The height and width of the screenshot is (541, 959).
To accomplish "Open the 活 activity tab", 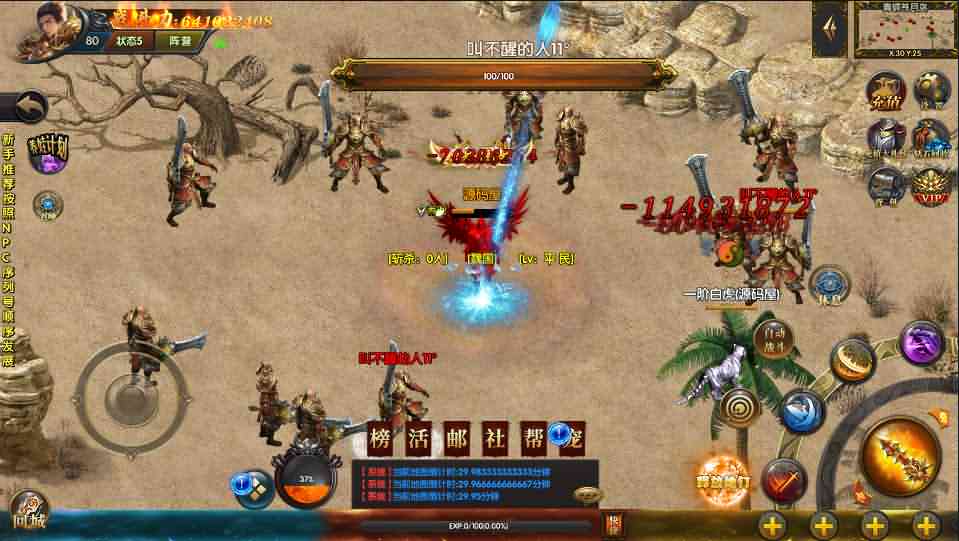I will [x=420, y=438].
